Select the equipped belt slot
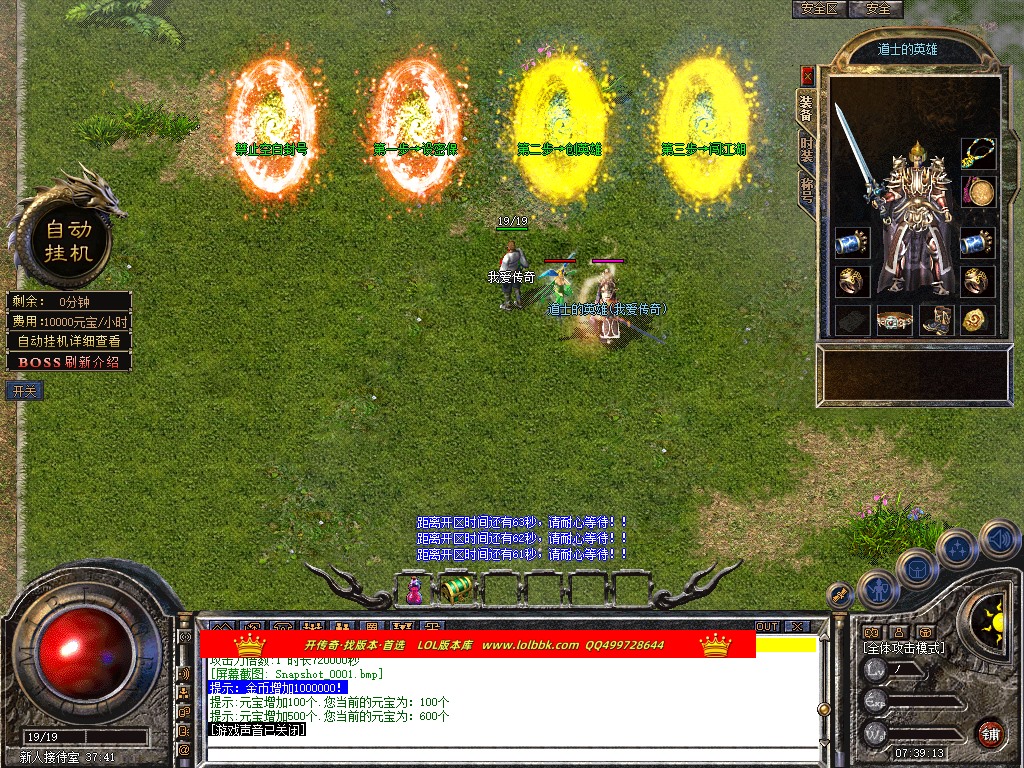This screenshot has width=1024, height=768. [894, 321]
